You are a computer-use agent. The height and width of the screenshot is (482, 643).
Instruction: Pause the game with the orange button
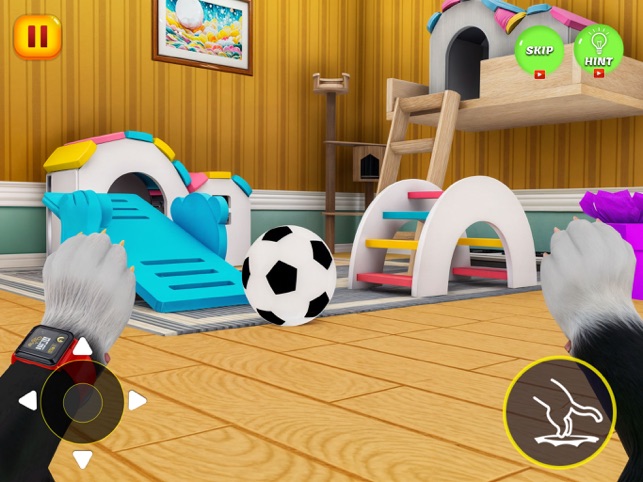click(x=37, y=37)
